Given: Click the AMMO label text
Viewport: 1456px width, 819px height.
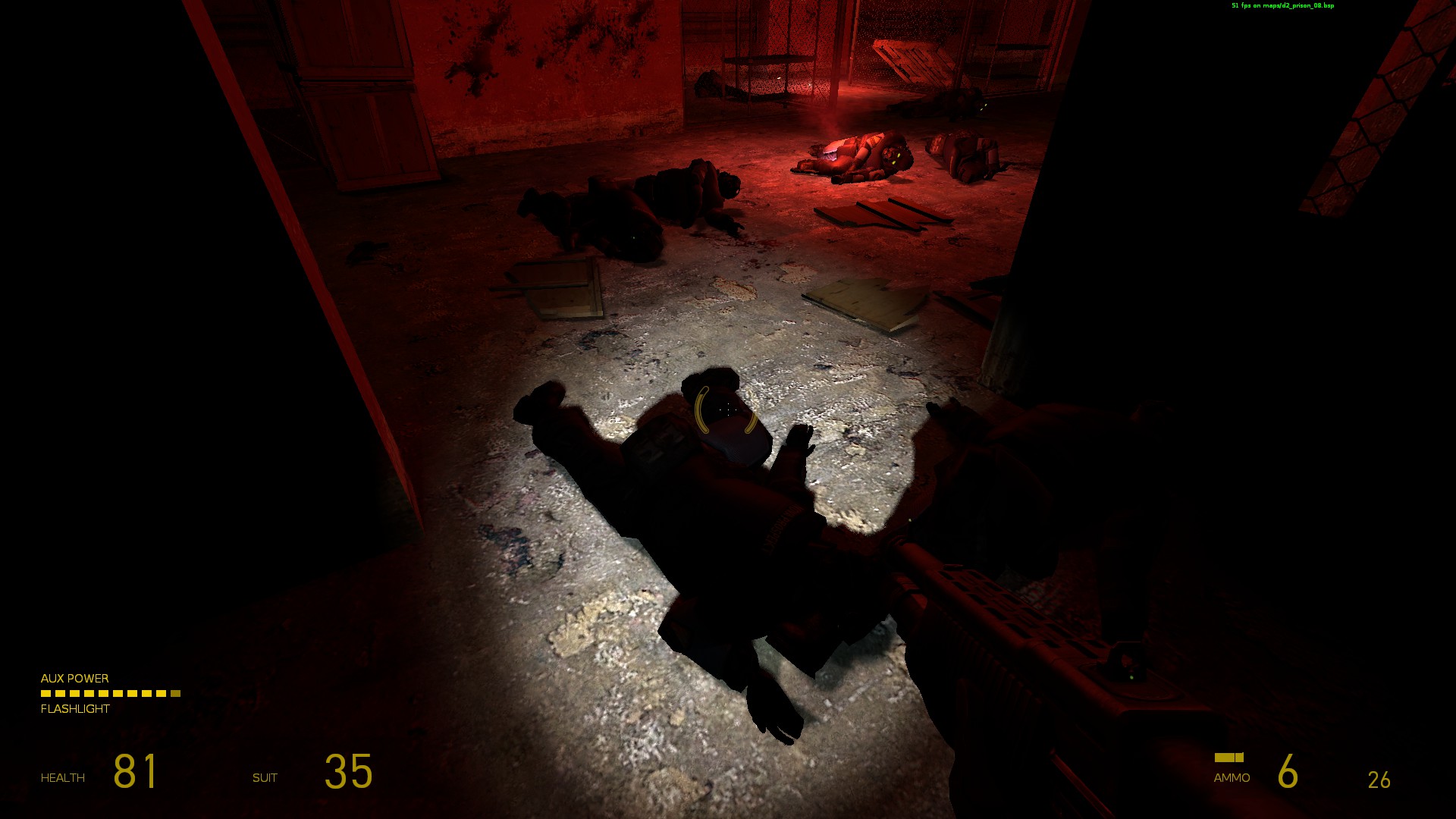Looking at the screenshot, I should [x=1232, y=777].
